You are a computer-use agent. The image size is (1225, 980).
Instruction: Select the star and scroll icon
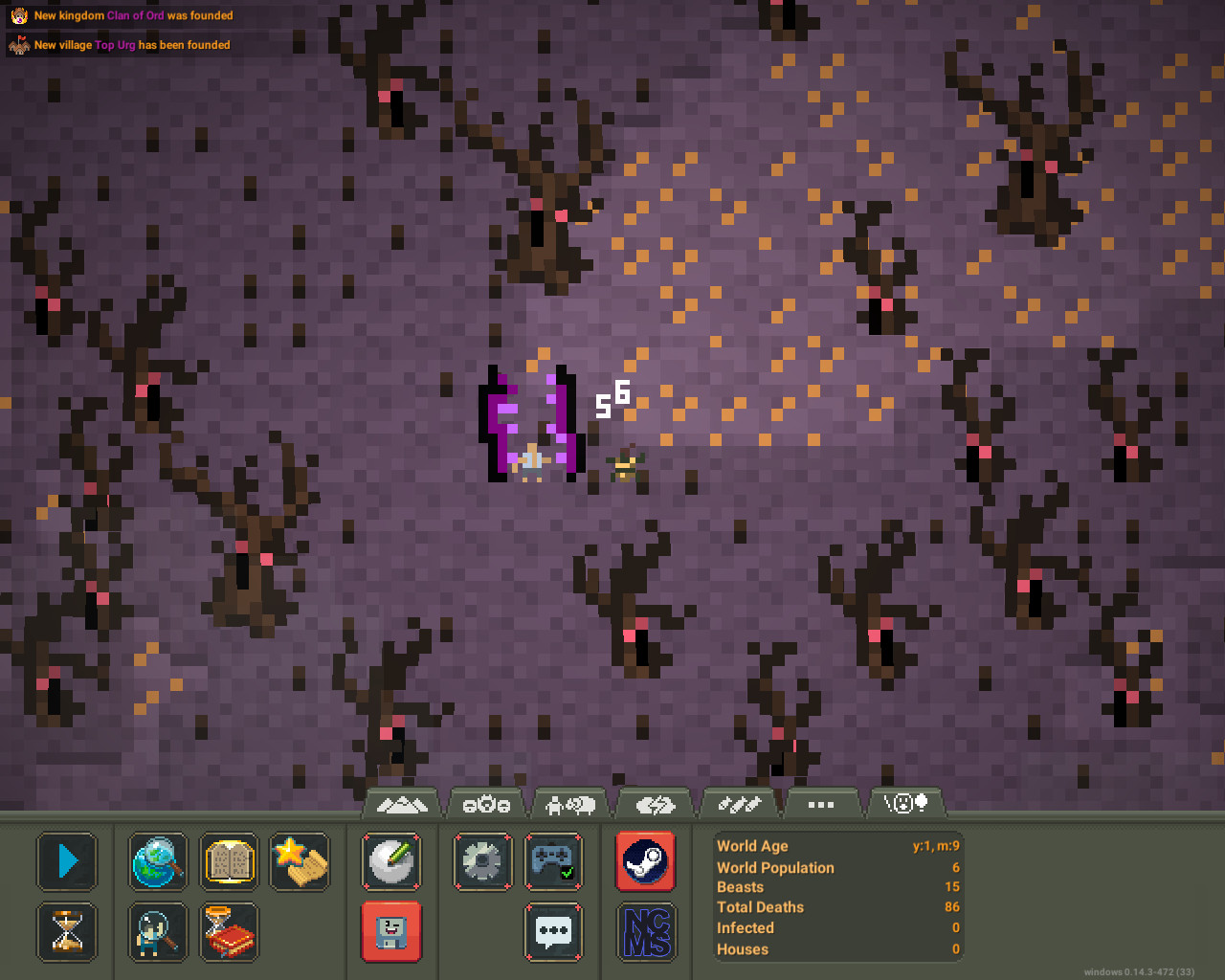pyautogui.click(x=300, y=861)
